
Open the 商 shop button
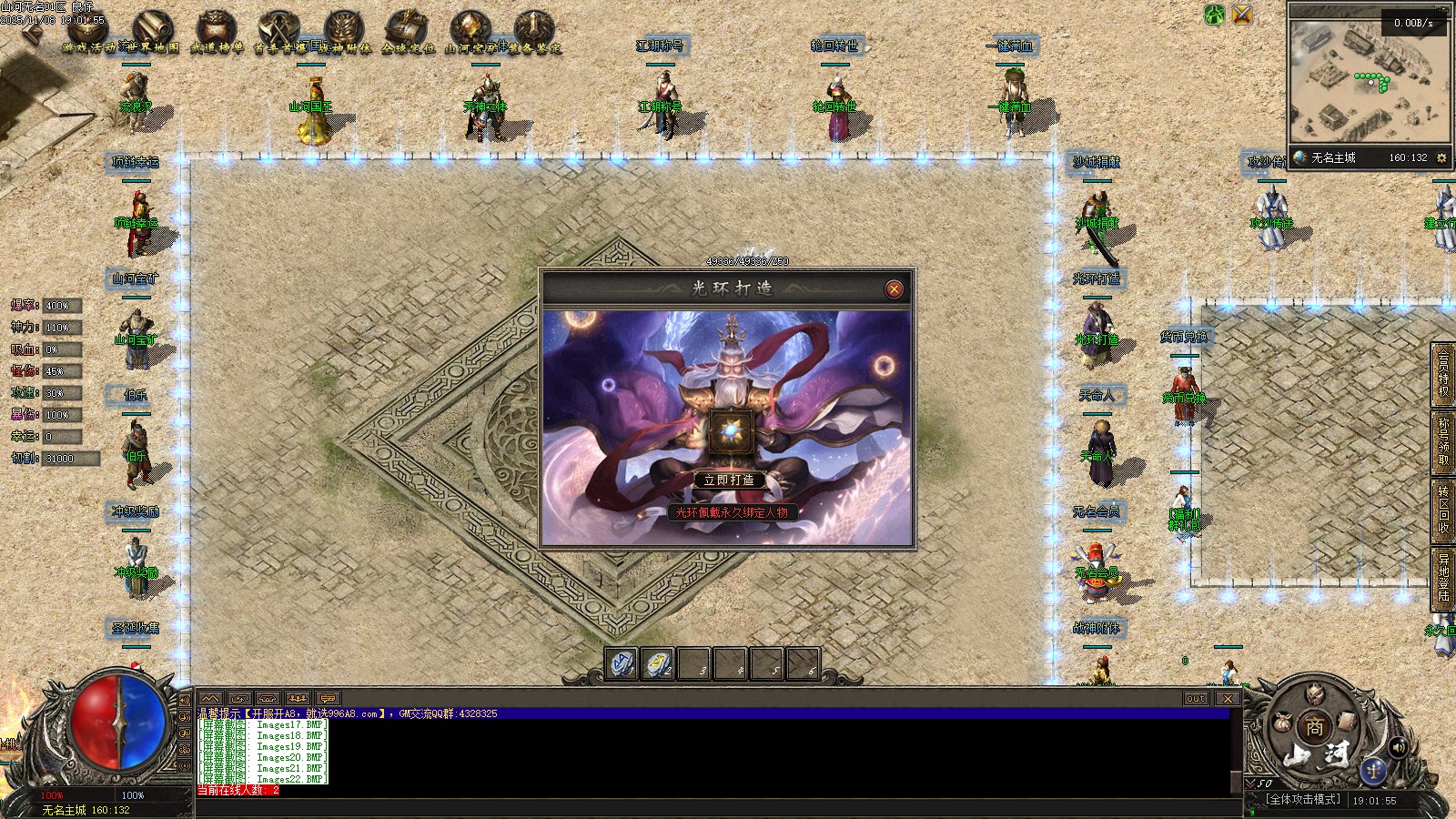click(x=1314, y=727)
